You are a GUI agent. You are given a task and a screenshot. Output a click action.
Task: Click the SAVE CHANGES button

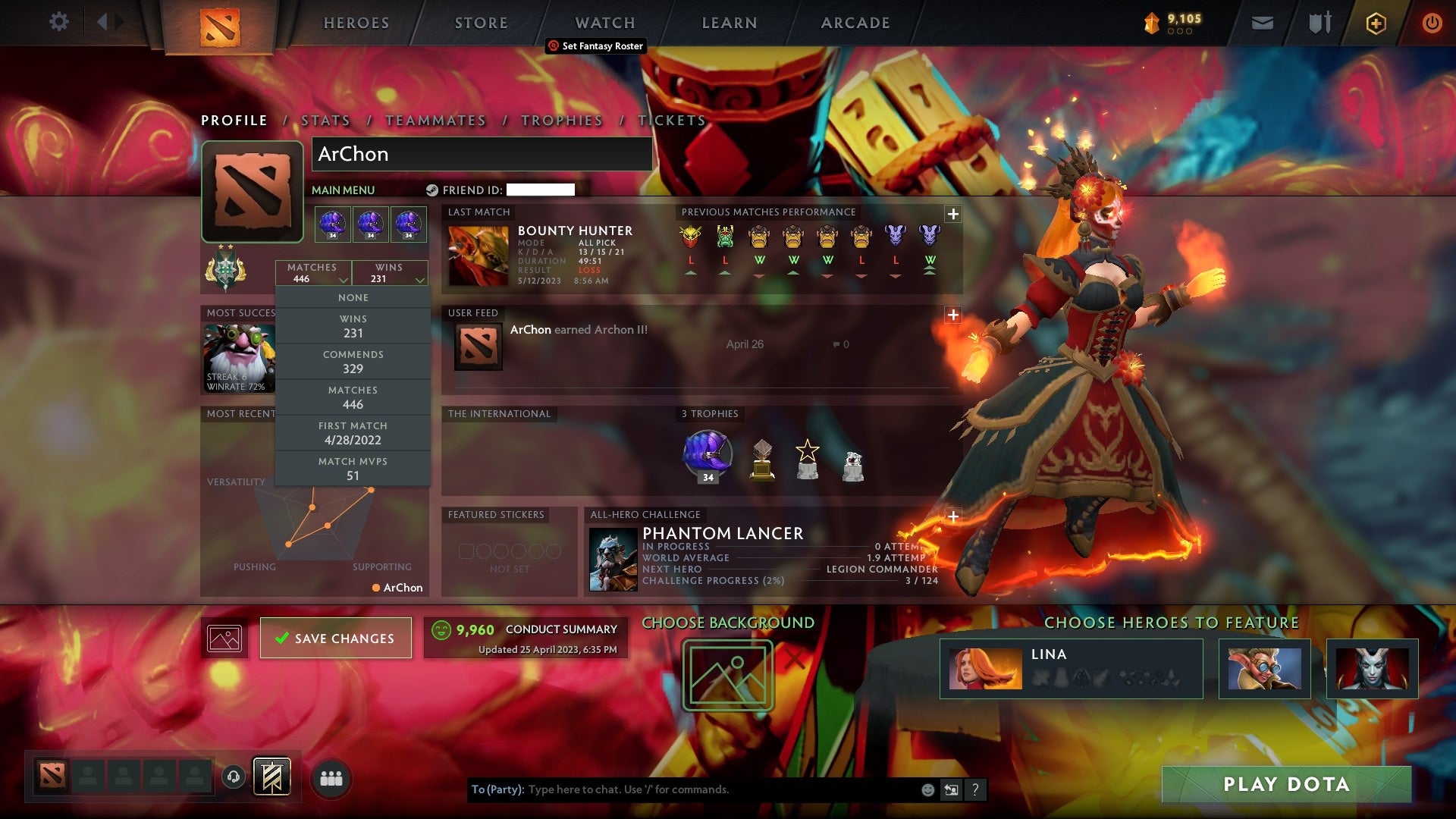[335, 638]
